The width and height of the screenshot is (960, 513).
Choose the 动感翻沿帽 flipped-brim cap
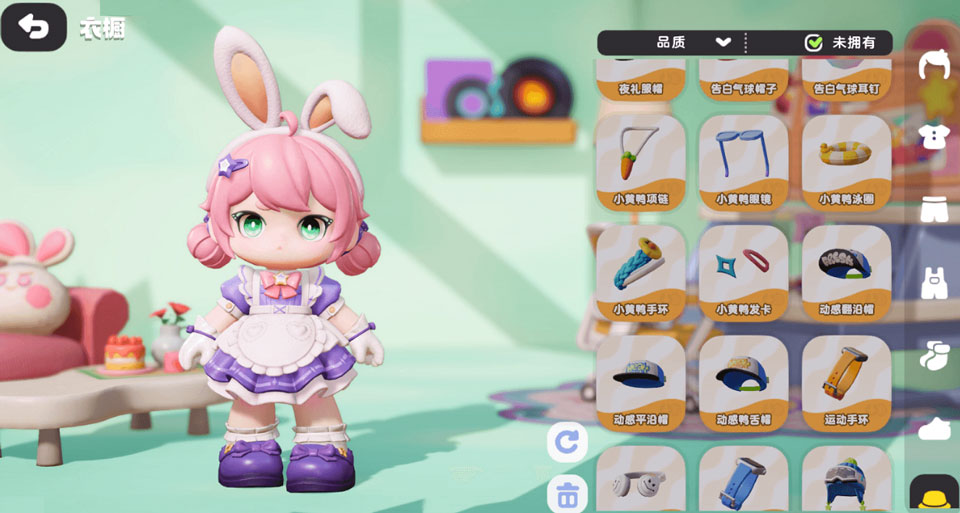click(x=846, y=270)
